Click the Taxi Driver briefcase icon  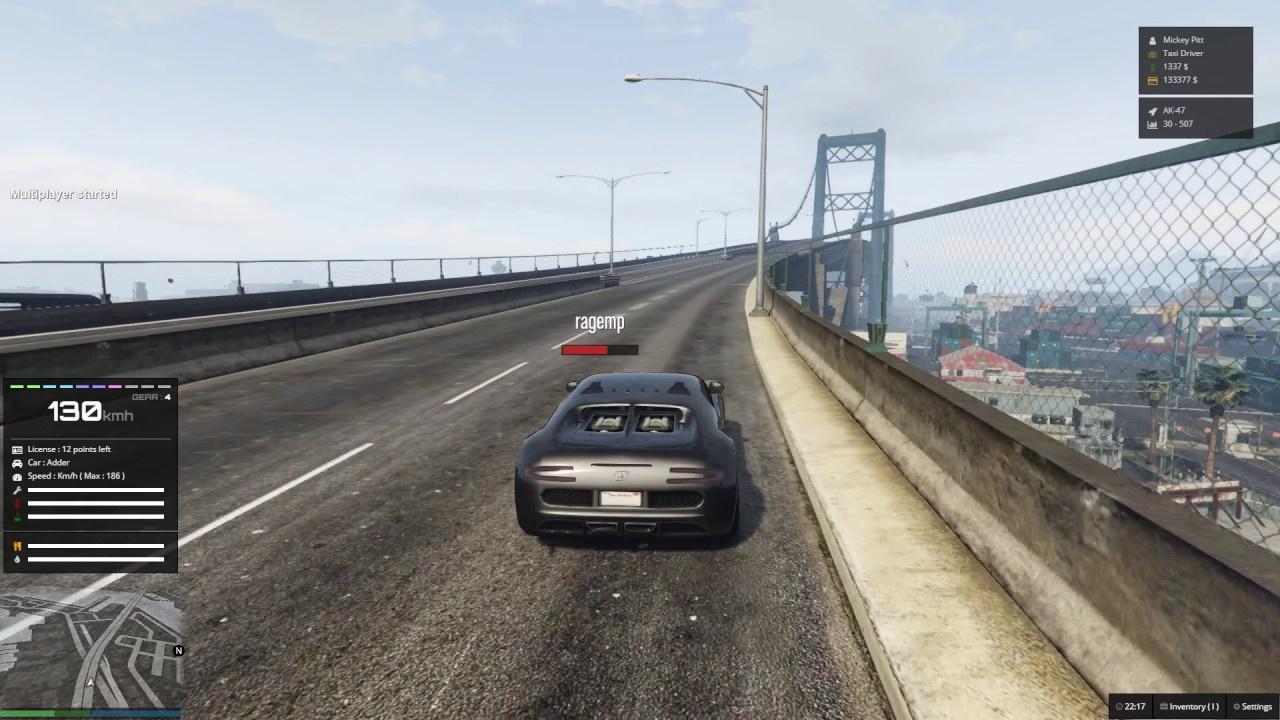[1152, 53]
